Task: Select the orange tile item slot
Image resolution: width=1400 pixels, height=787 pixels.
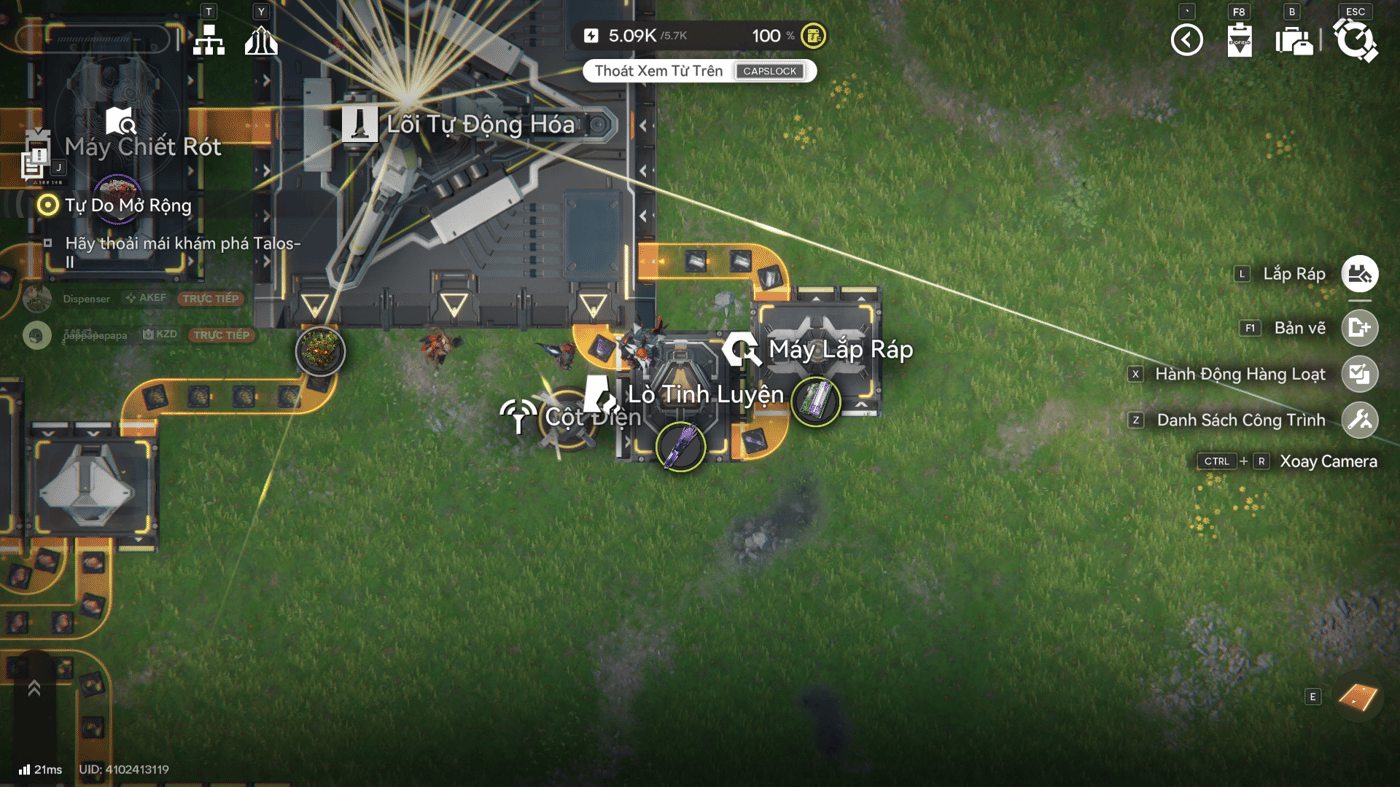Action: (x=1357, y=696)
